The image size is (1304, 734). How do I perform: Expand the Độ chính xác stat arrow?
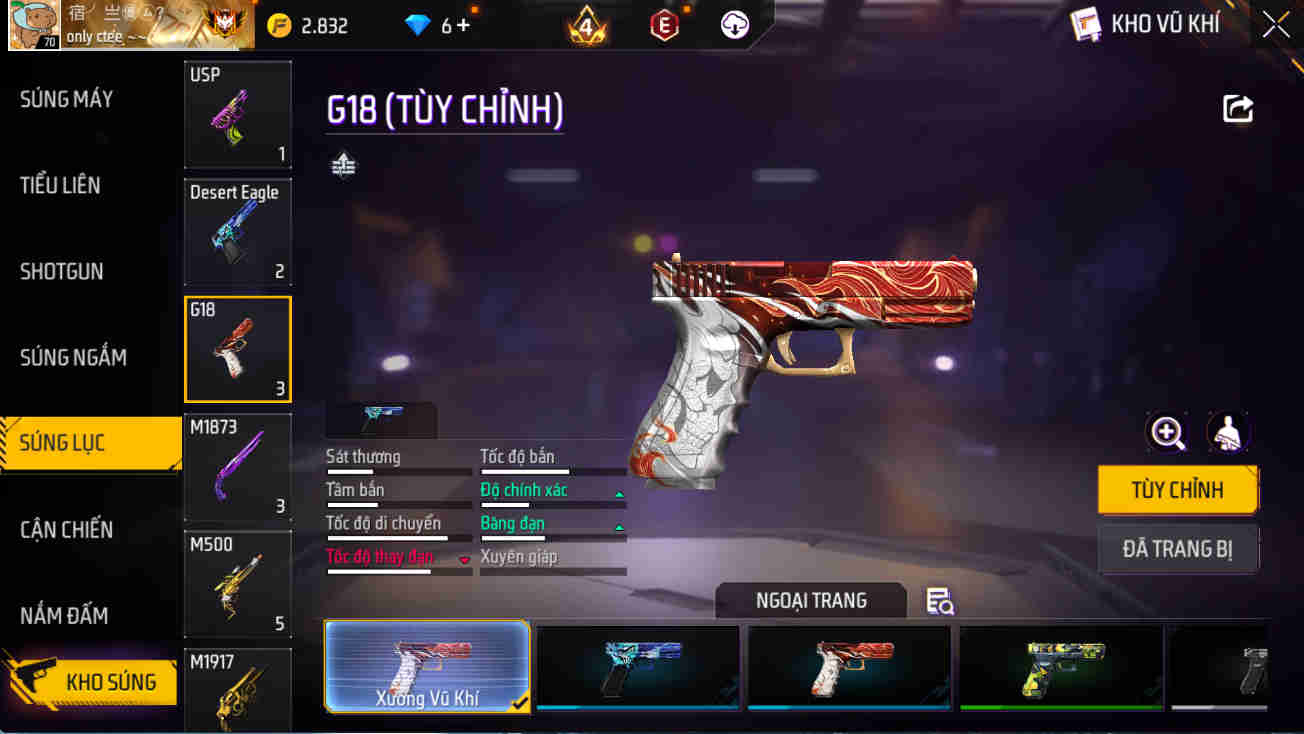coord(621,493)
